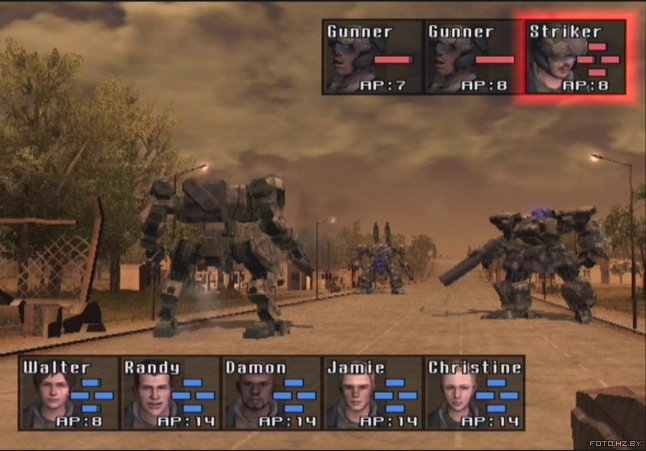Click Christine's unit panel
This screenshot has width=646, height=451.
coord(474,393)
